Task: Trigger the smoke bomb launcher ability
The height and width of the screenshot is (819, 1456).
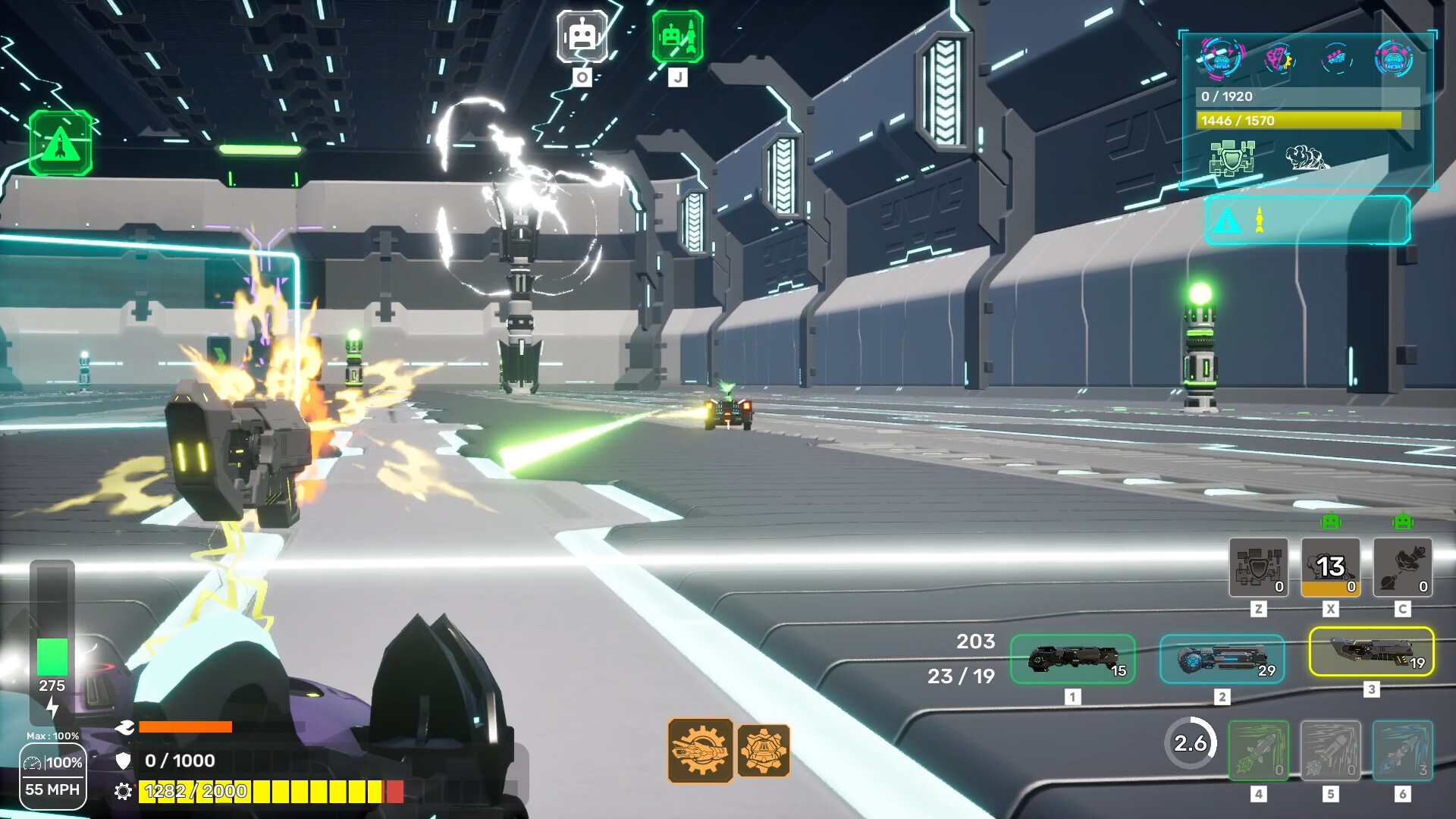Action: (1402, 567)
